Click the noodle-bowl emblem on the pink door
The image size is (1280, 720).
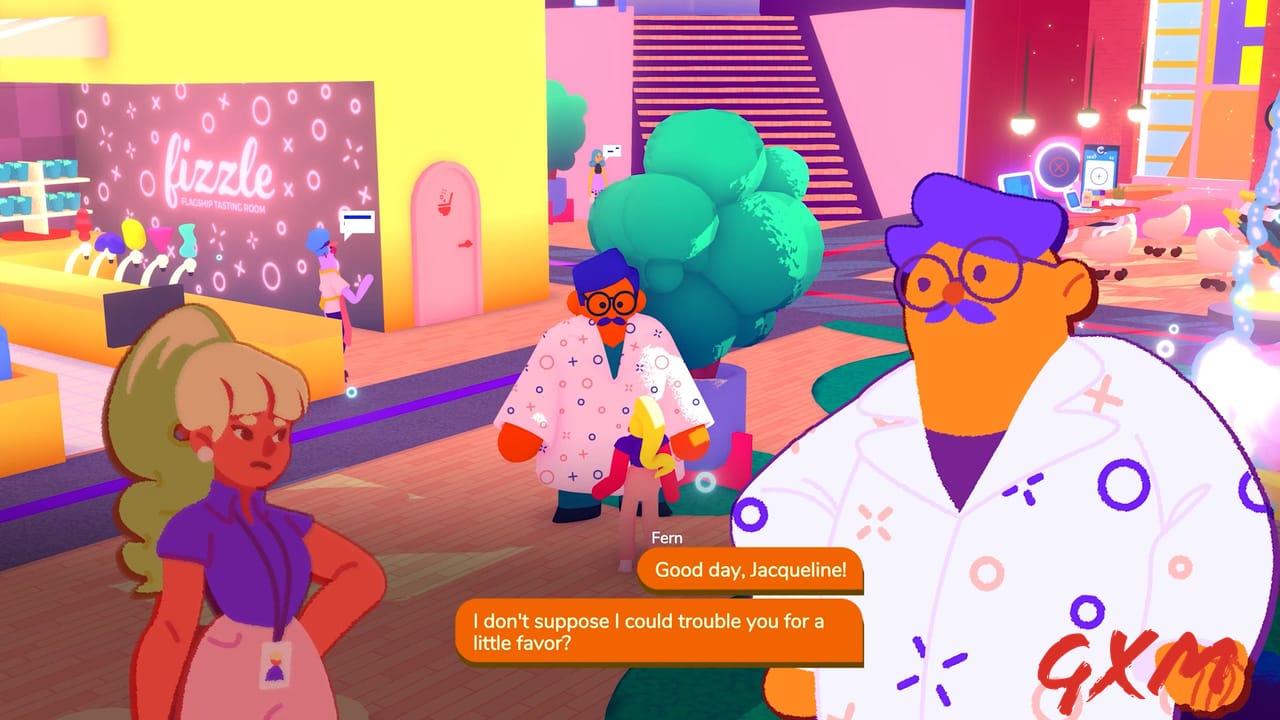pos(444,203)
